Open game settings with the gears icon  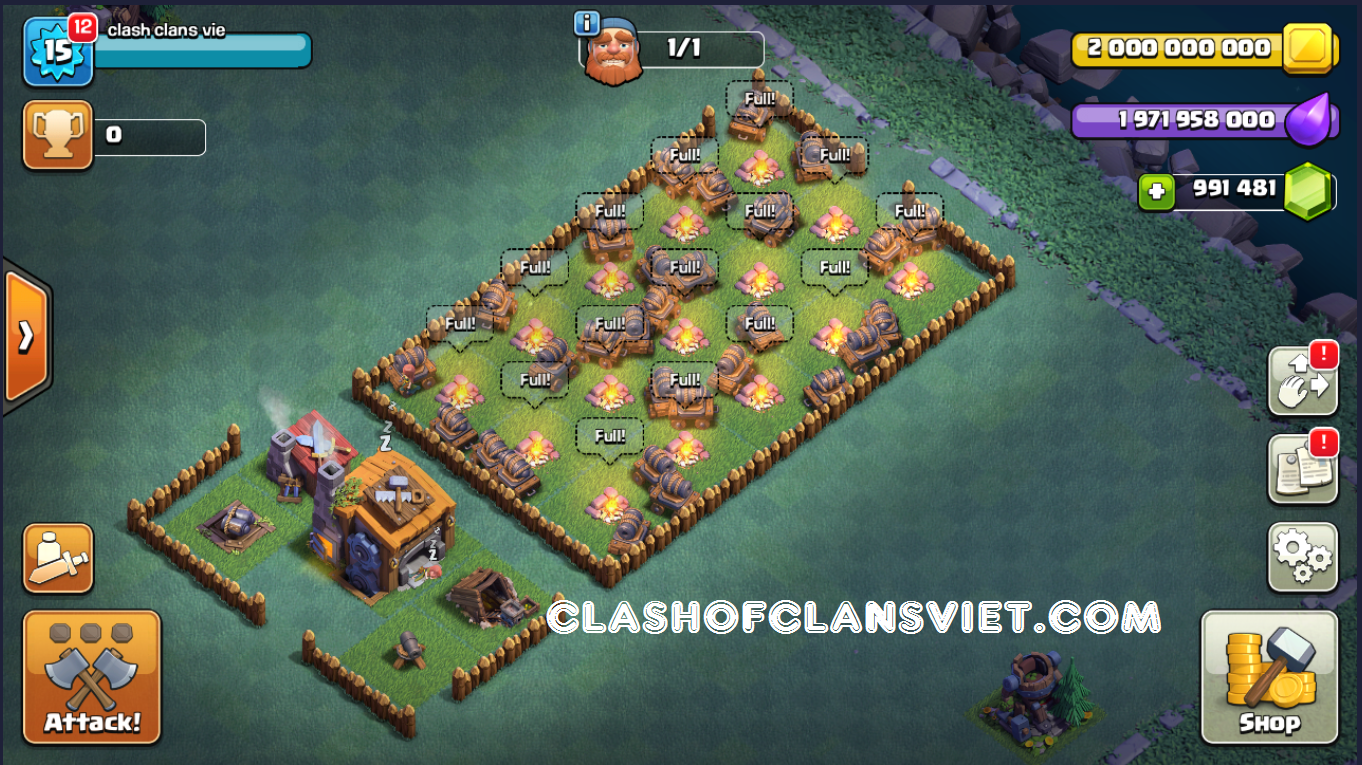(1303, 557)
